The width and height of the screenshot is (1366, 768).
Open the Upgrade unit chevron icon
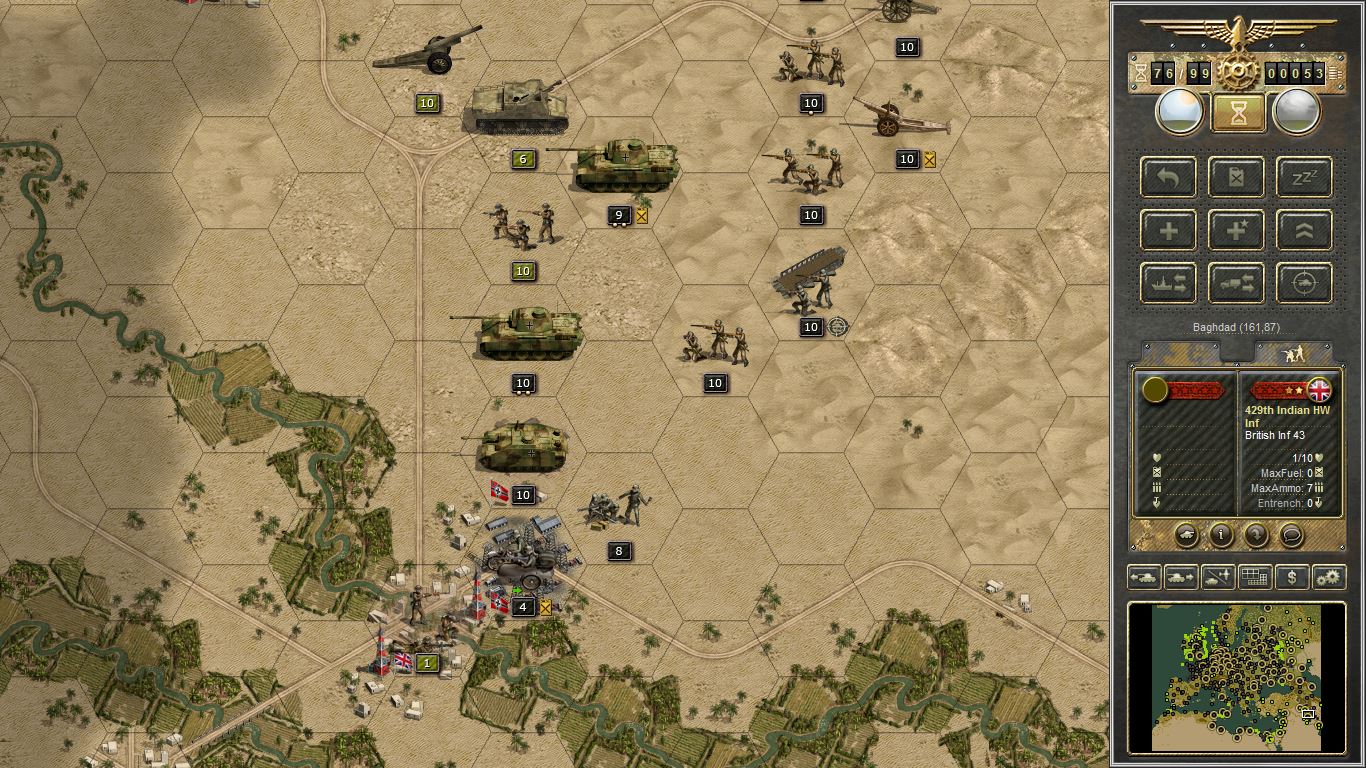tap(1304, 231)
